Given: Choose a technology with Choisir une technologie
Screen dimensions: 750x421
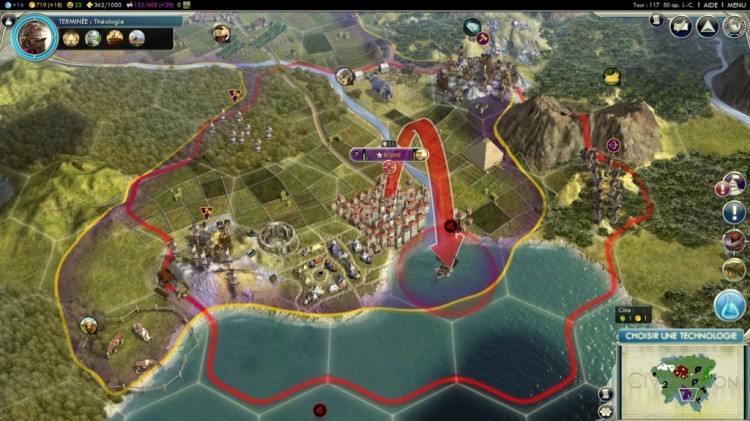Looking at the screenshot, I should (681, 336).
